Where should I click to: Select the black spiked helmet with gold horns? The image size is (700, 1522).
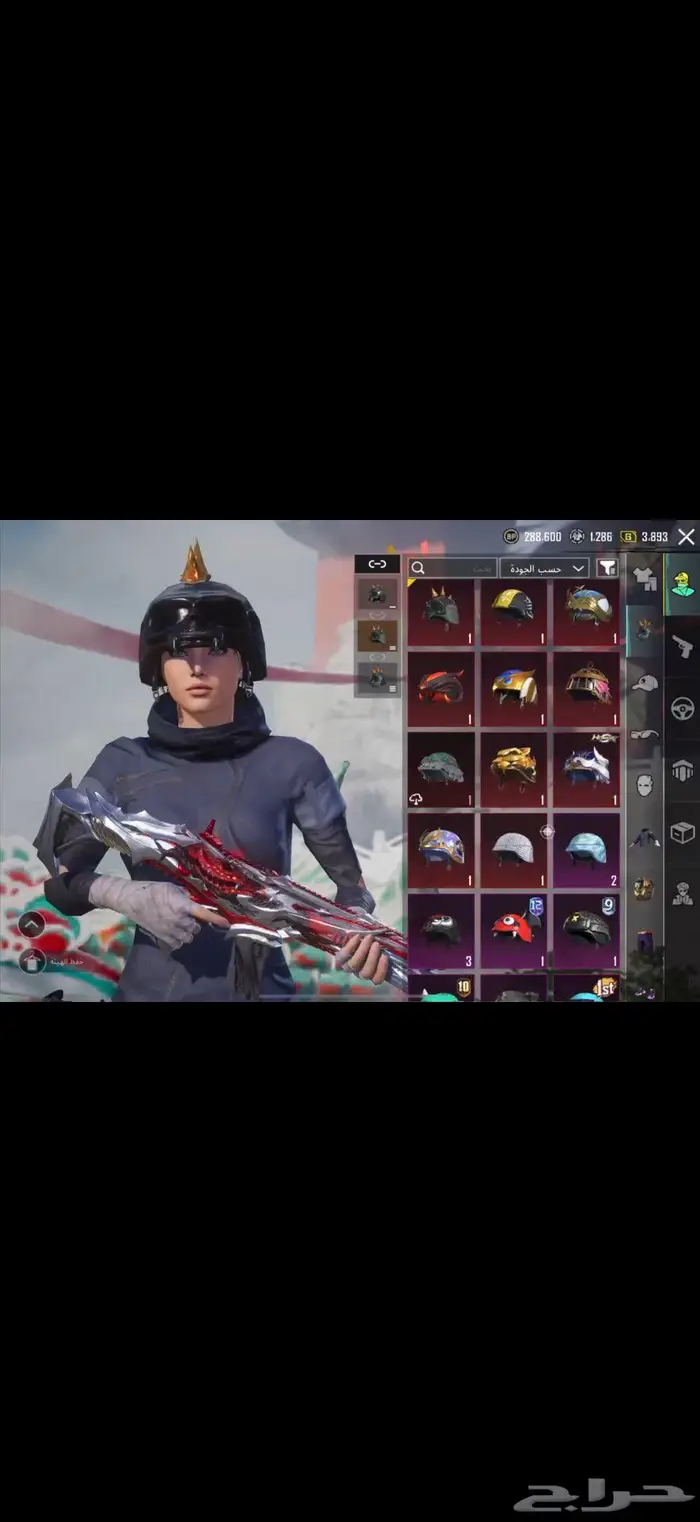coord(441,607)
